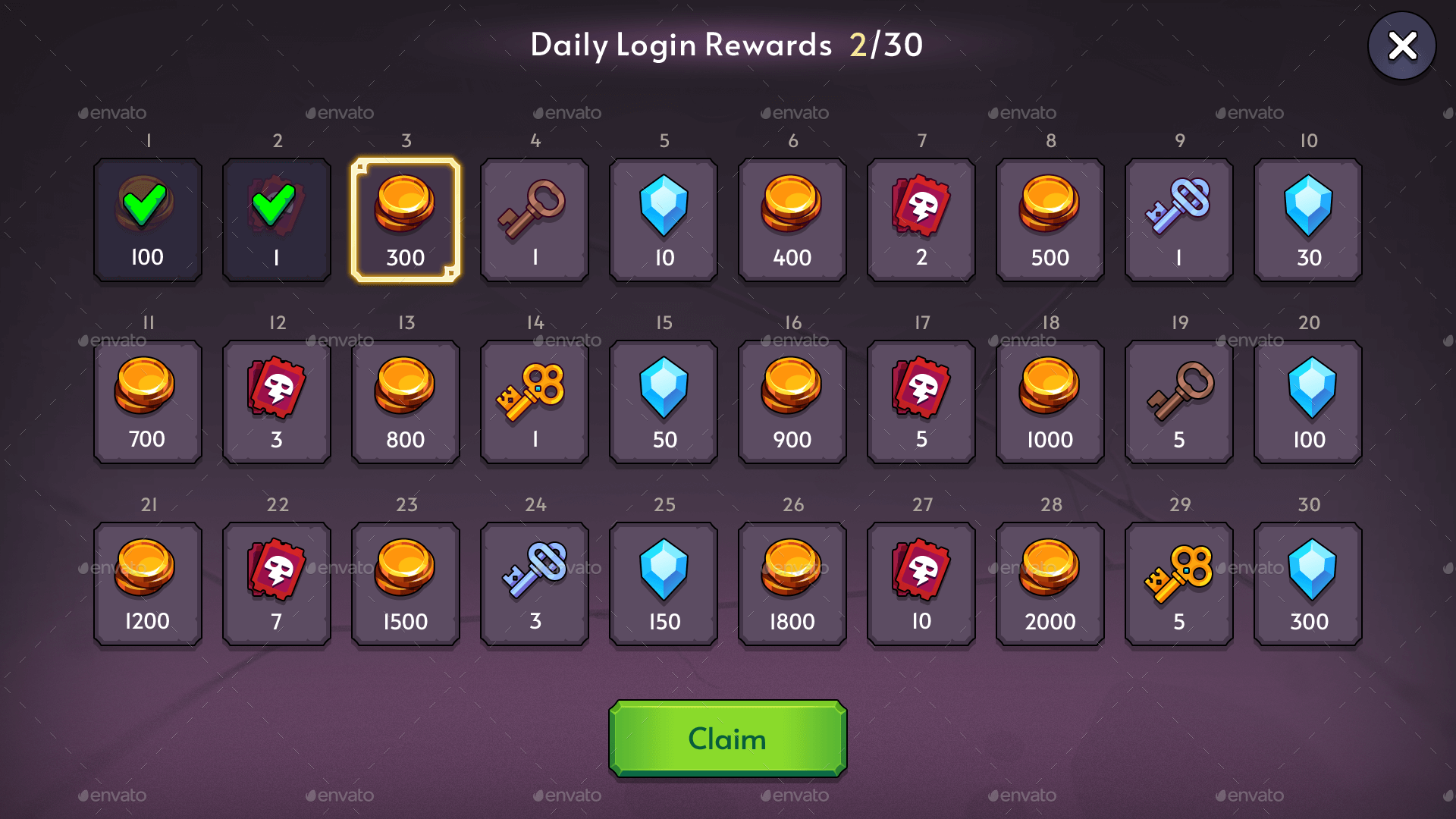Select the claimed day 1 coin tile

(148, 220)
